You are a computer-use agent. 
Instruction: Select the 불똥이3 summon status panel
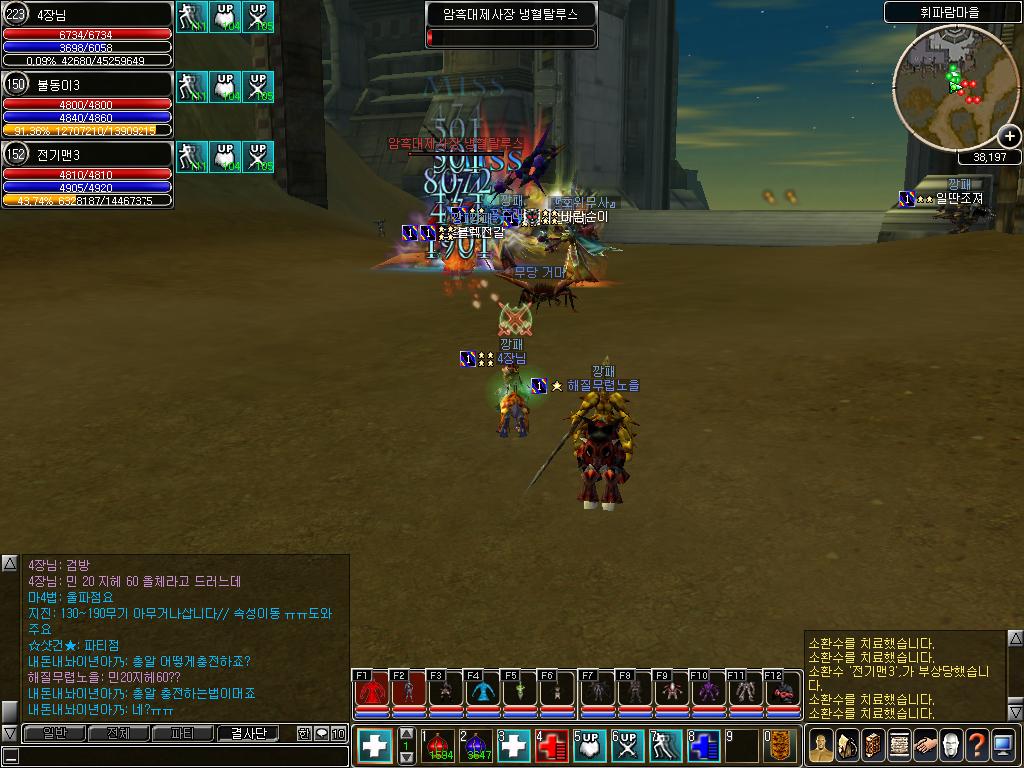coord(88,104)
